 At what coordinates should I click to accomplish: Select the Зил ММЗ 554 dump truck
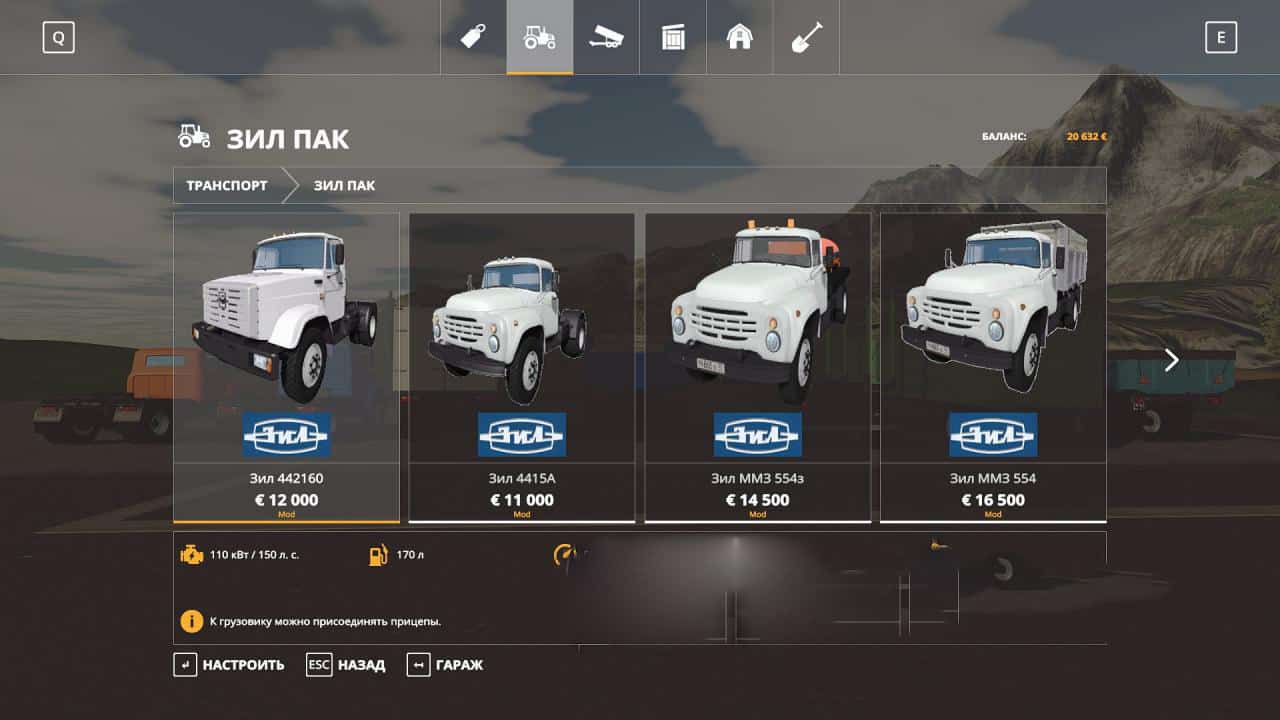click(993, 366)
